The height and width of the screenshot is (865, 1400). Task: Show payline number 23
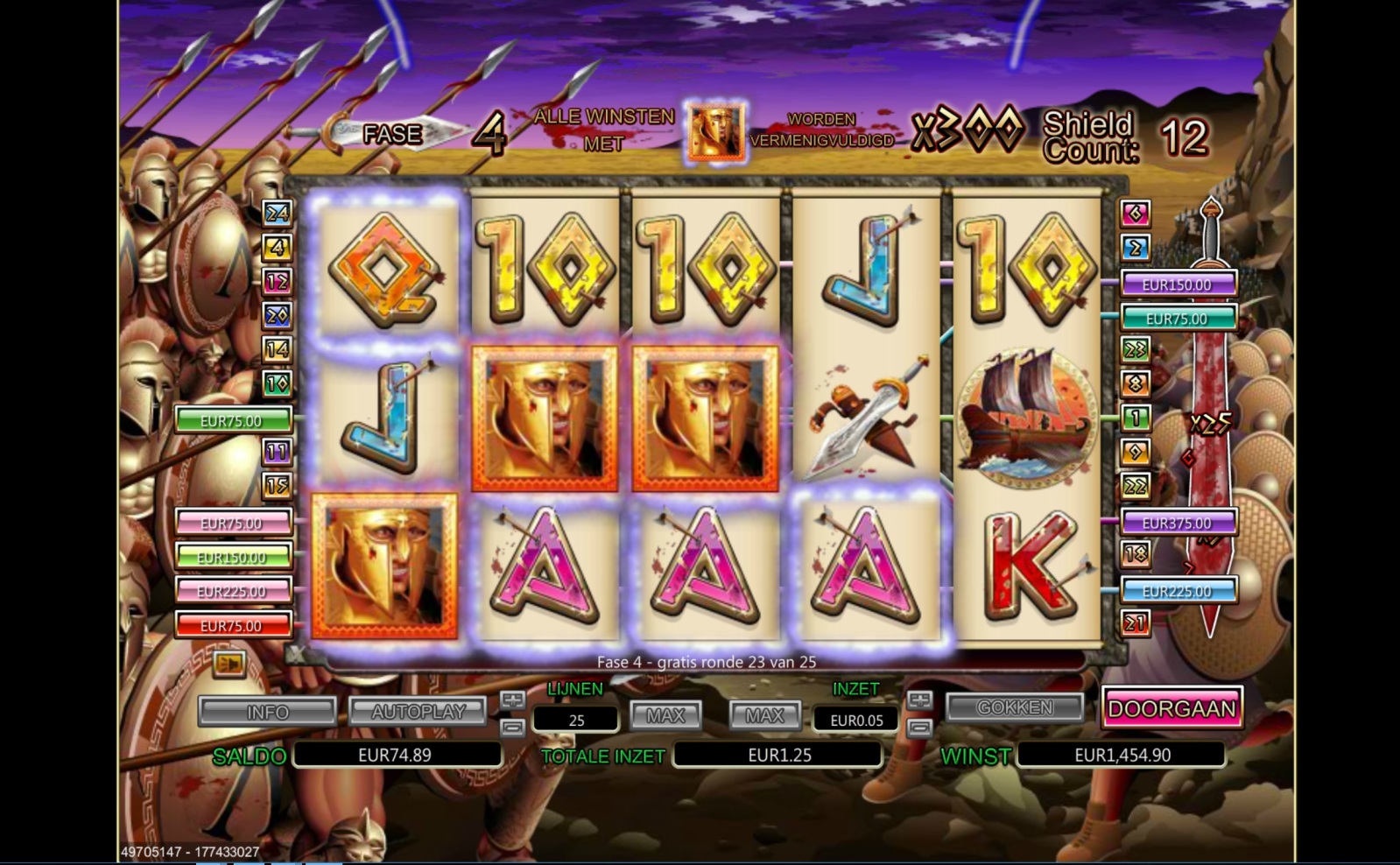point(1136,349)
